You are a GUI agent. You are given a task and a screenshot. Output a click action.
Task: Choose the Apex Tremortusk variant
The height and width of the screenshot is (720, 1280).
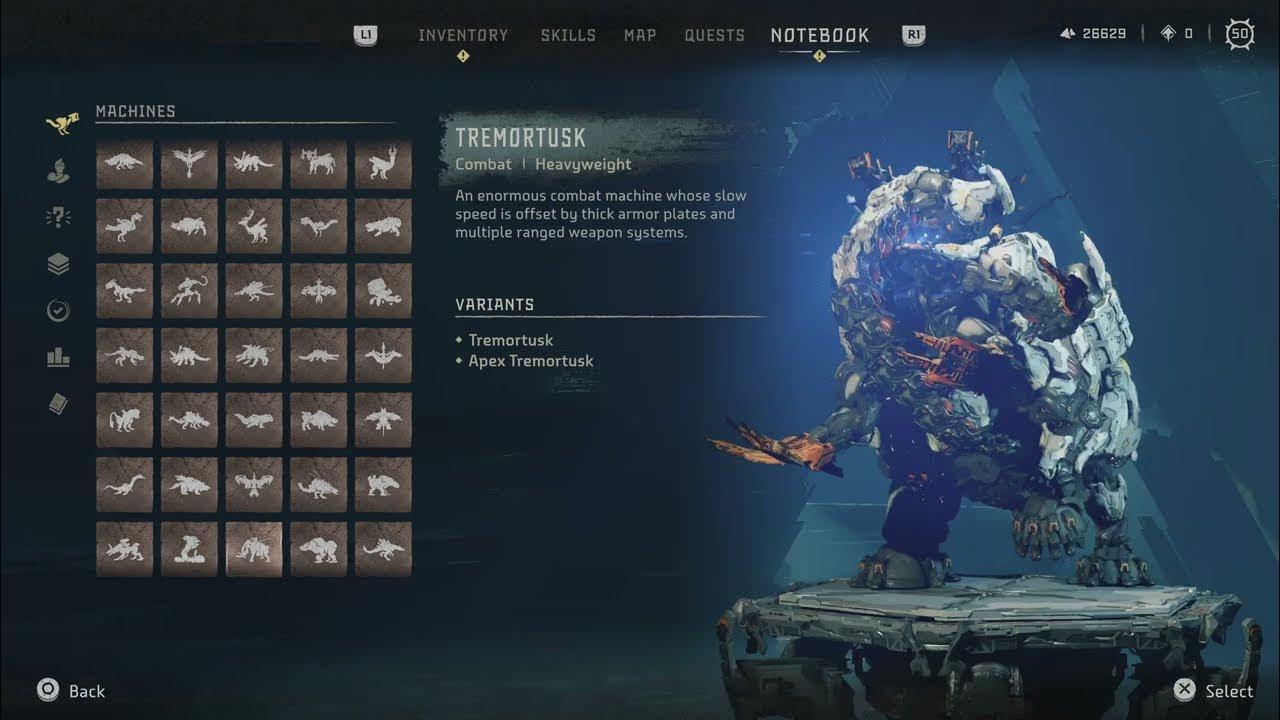530,361
